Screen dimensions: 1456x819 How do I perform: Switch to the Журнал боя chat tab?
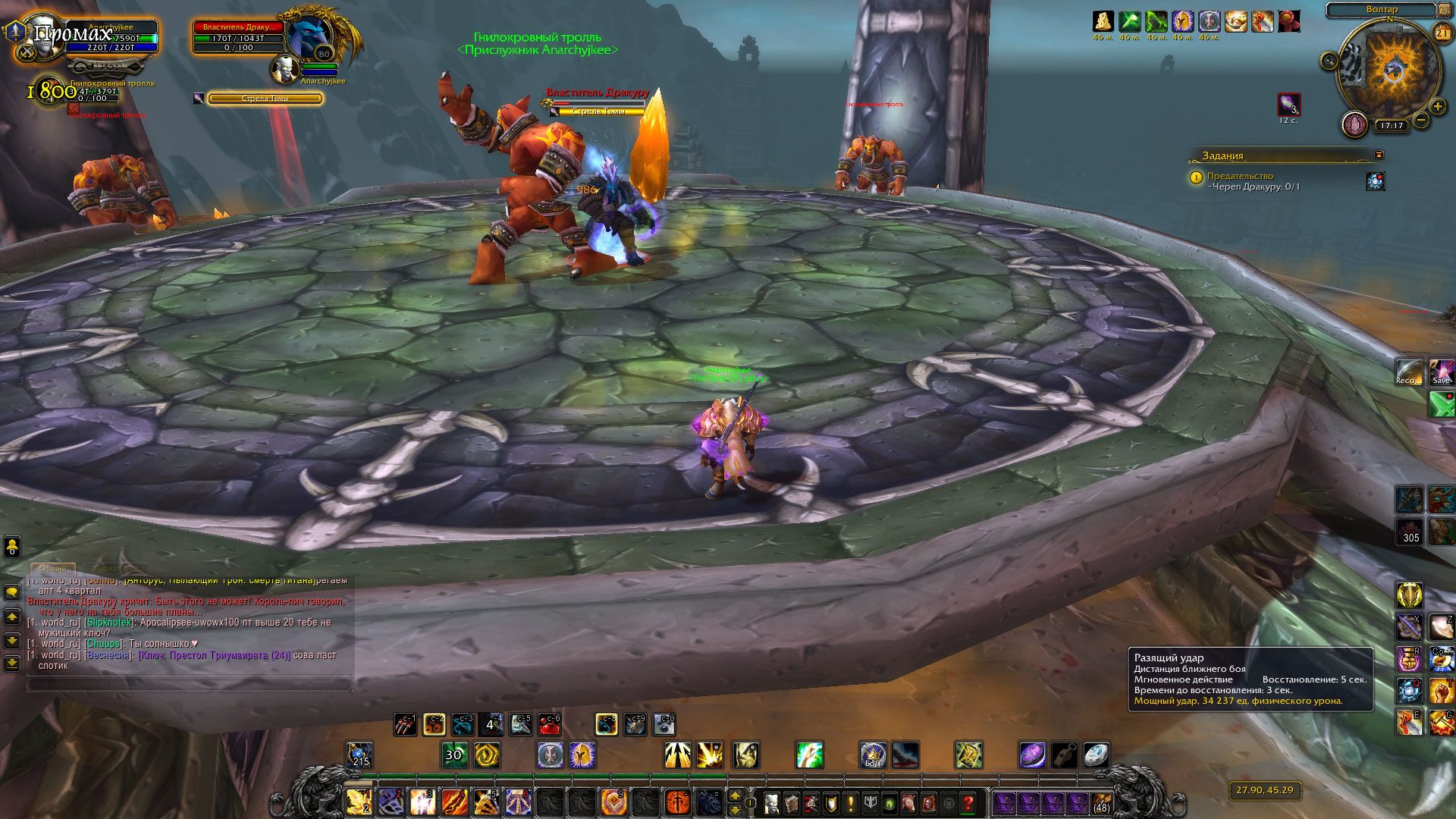pos(115,568)
